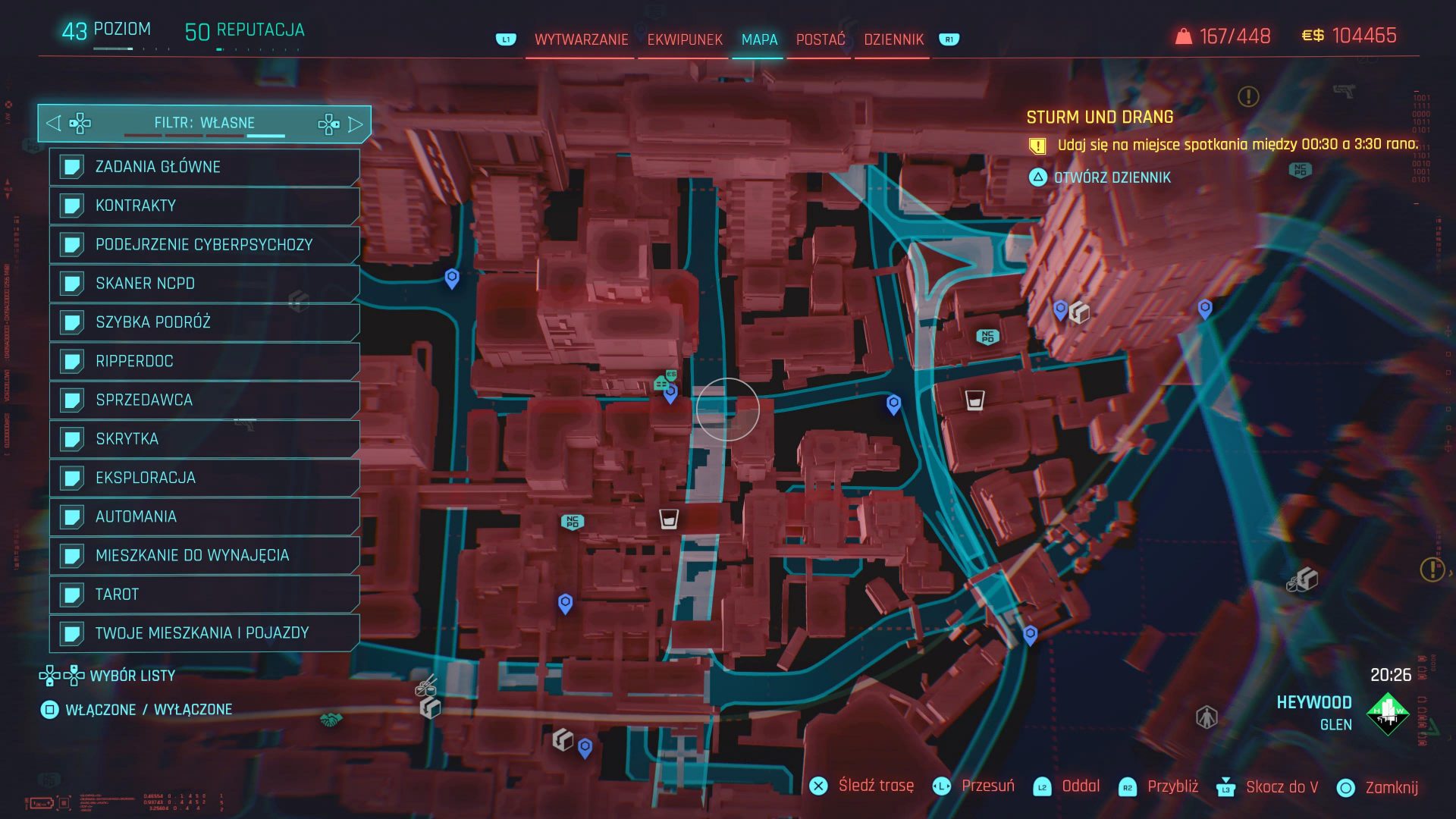Viewport: 1456px width, 819px height.
Task: Toggle Mieszkanie do Wynajęcia filter
Action: pyautogui.click(x=204, y=555)
